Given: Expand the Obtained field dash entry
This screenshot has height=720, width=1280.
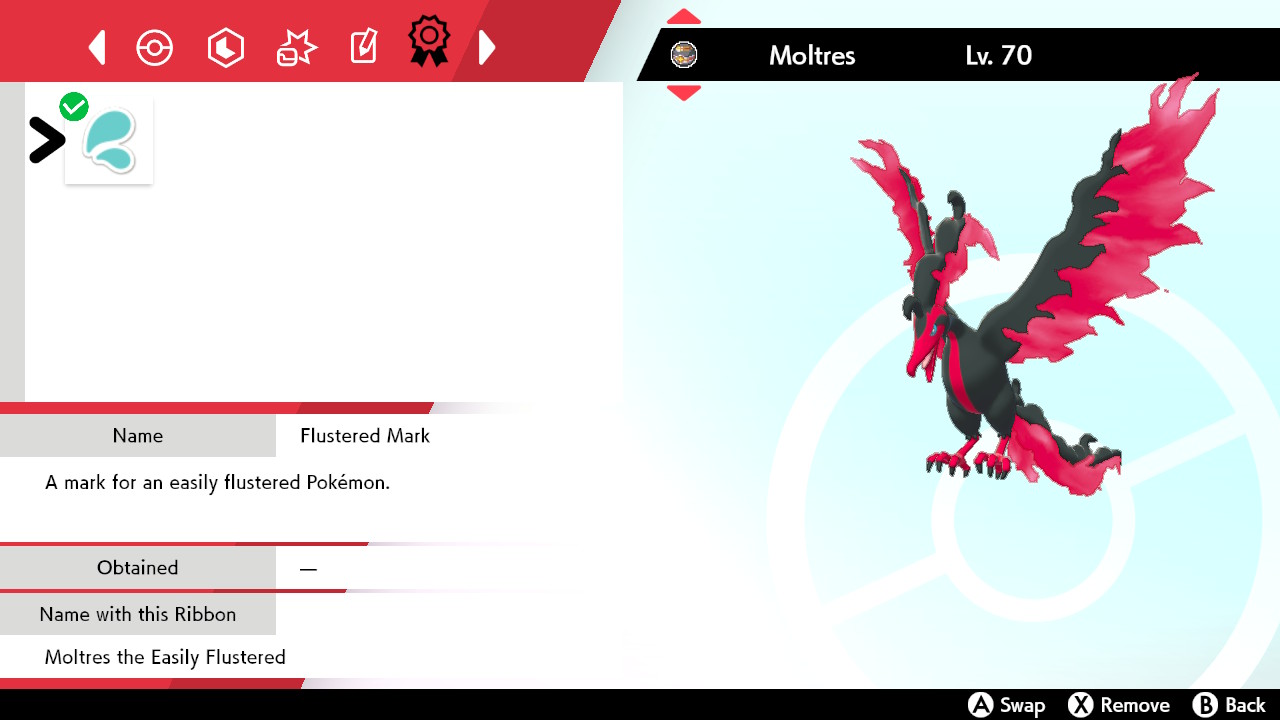Looking at the screenshot, I should (x=308, y=567).
